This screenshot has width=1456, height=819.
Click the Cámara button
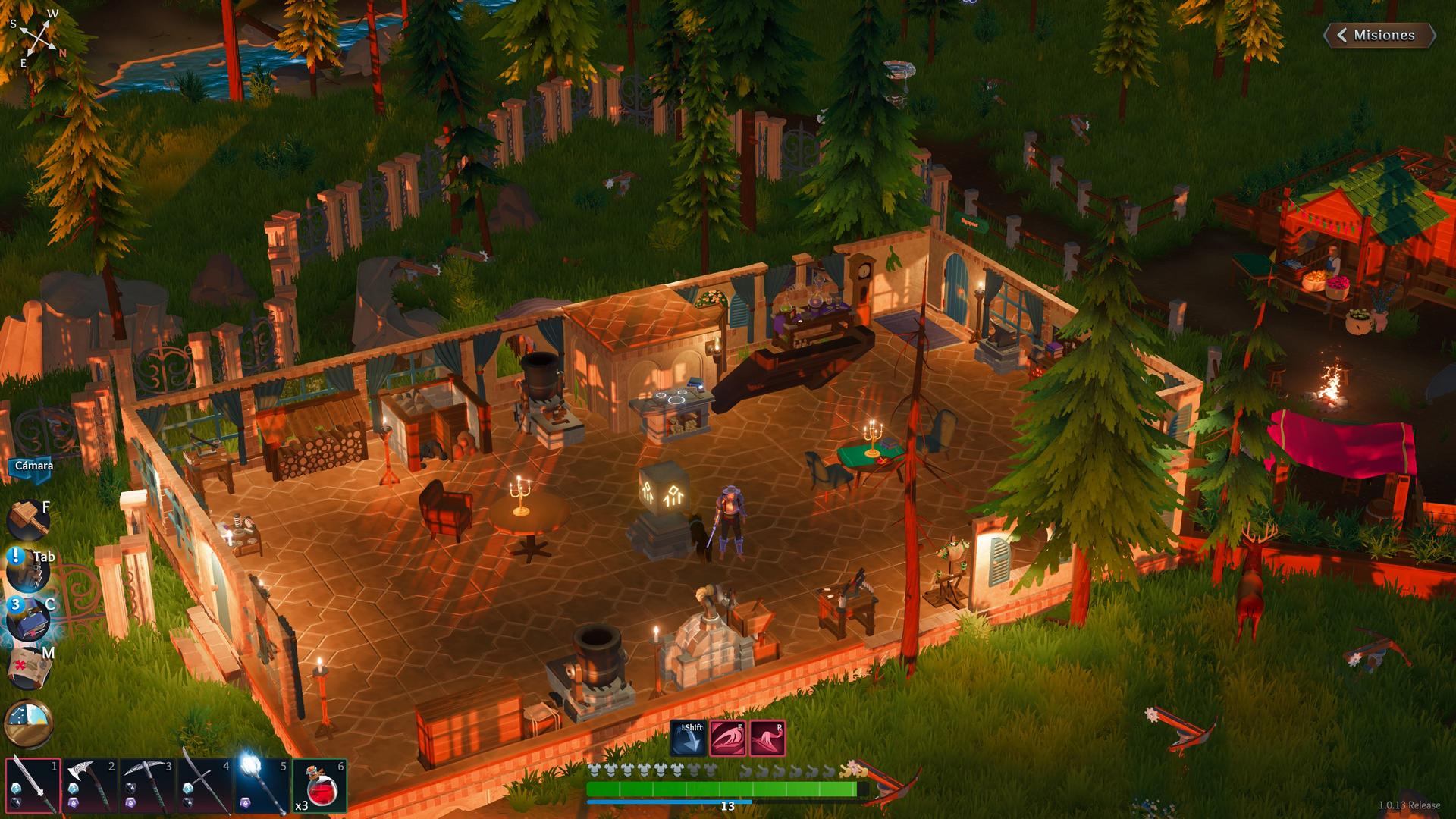(x=33, y=465)
